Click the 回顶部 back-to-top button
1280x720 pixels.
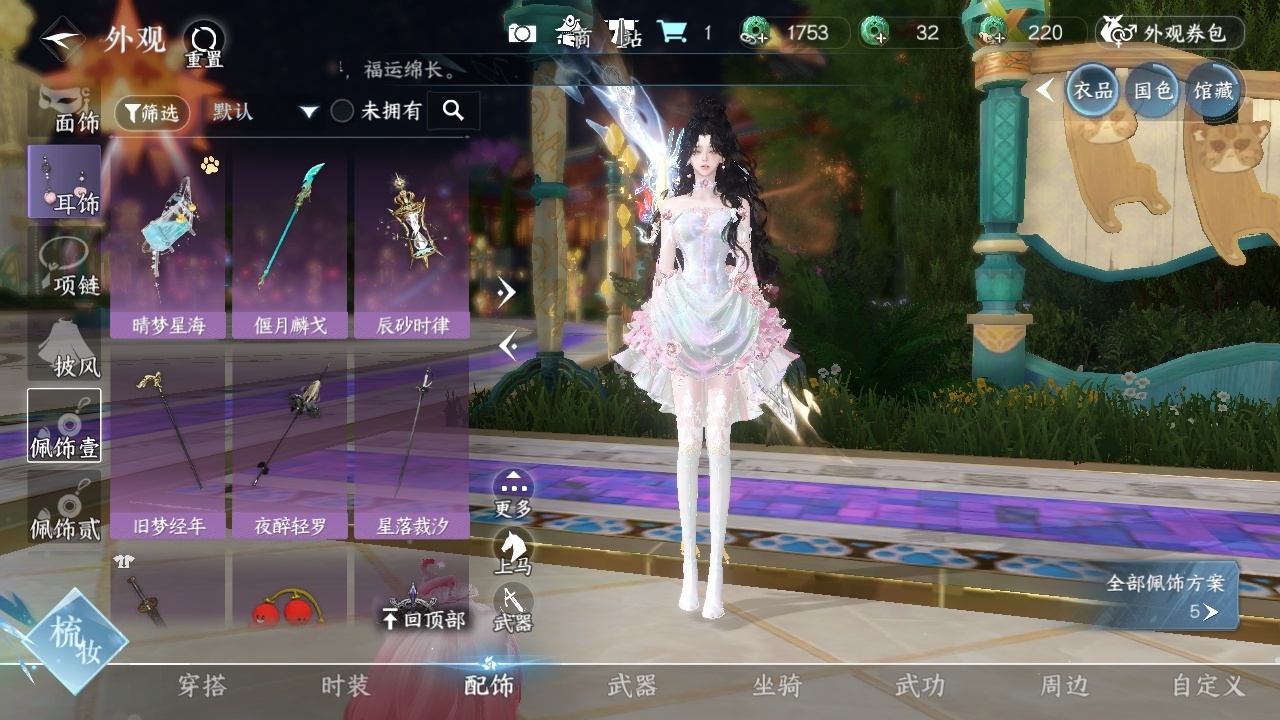click(423, 618)
